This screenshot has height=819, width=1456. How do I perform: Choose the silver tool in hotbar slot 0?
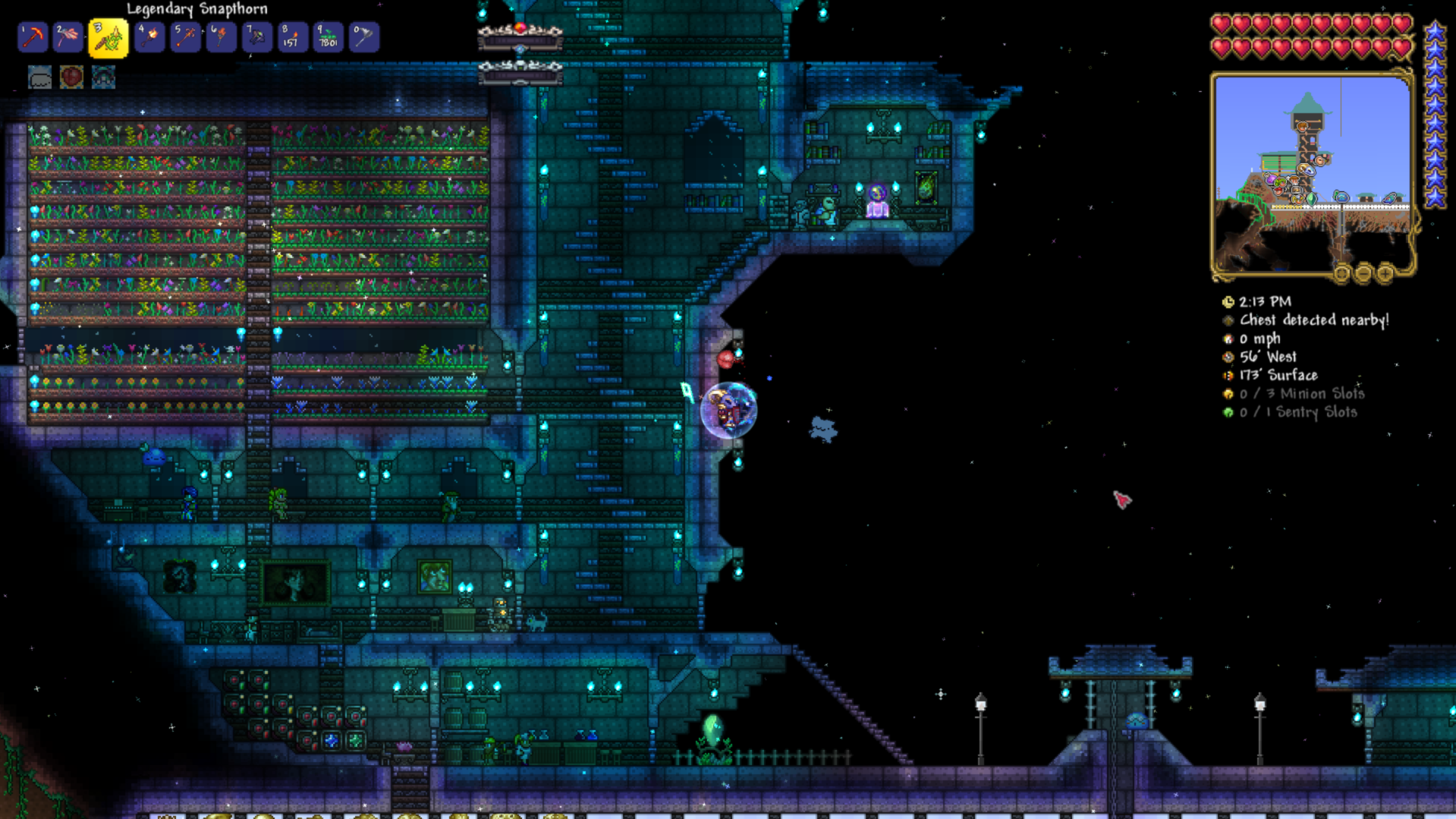[x=363, y=37]
